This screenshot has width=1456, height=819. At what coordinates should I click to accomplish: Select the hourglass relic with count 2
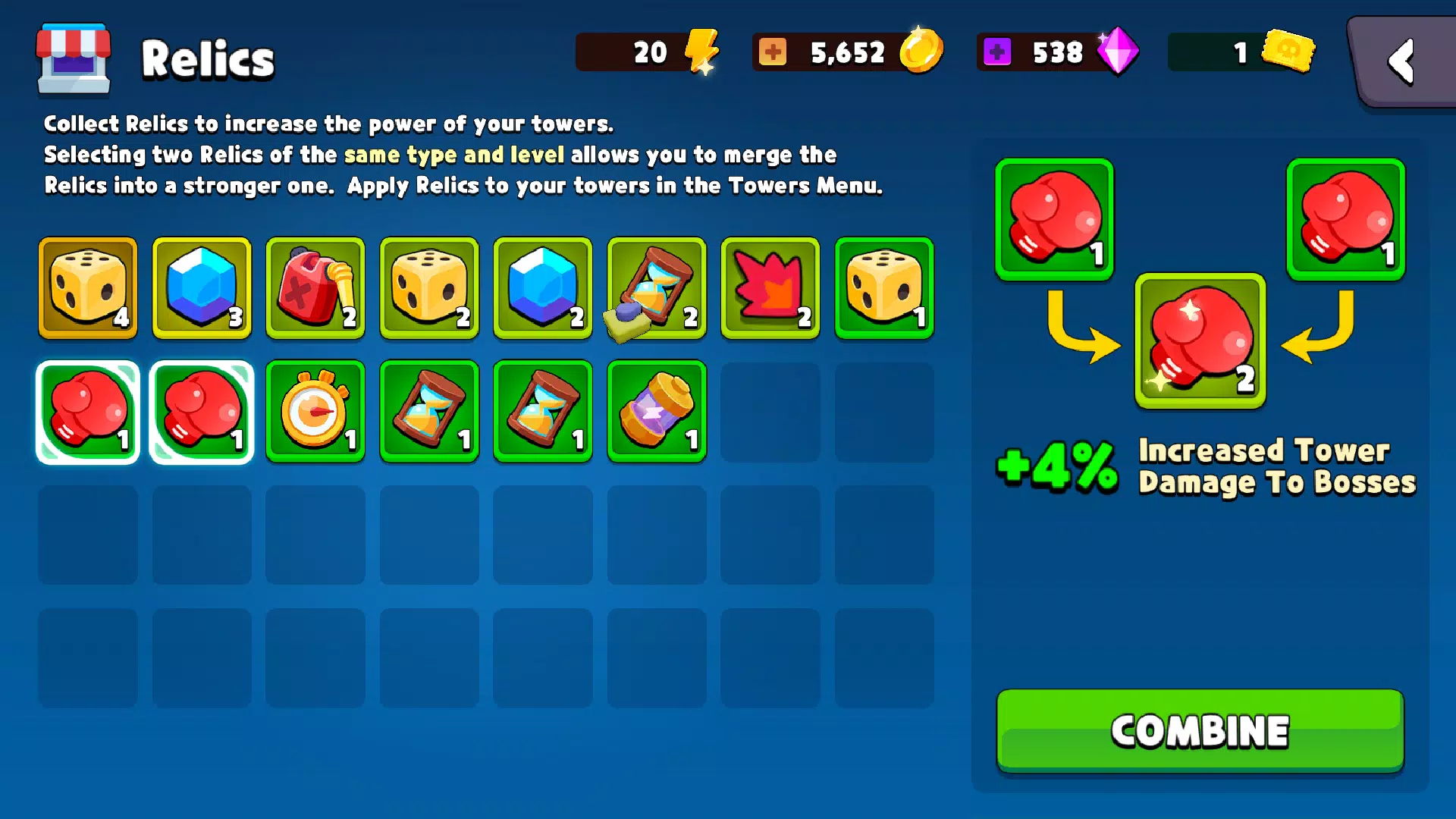pos(656,289)
